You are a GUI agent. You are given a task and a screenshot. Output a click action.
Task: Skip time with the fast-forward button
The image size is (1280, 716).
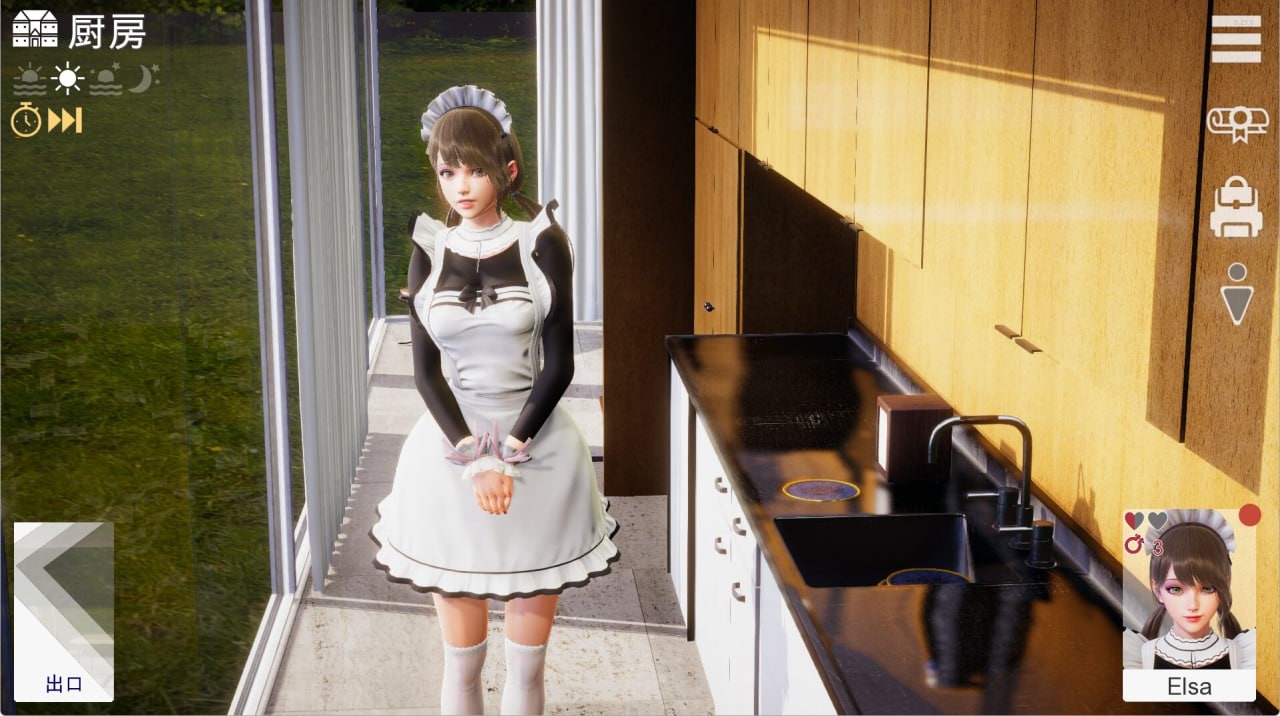click(x=65, y=121)
